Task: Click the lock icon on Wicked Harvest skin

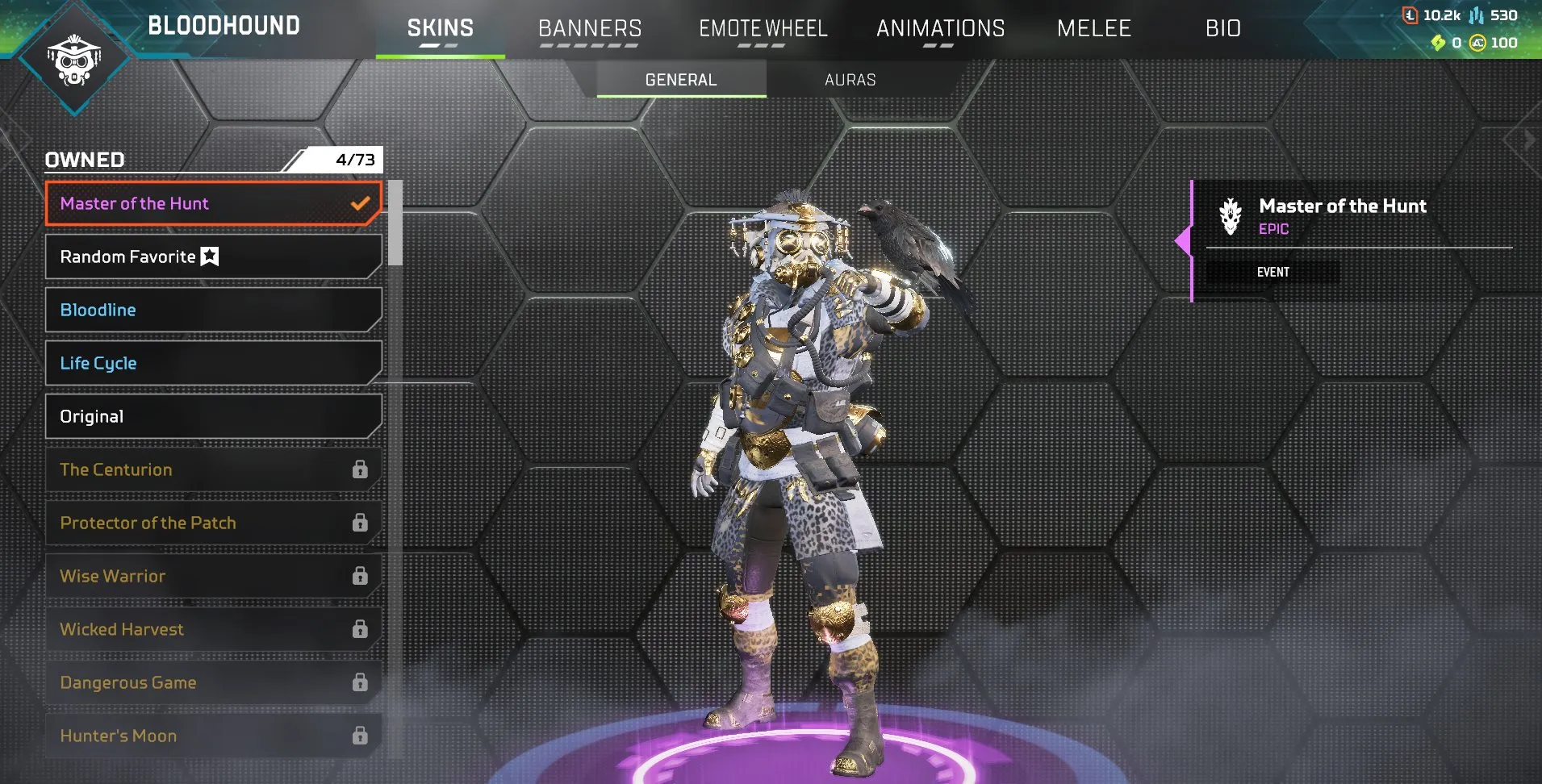Action: (358, 628)
